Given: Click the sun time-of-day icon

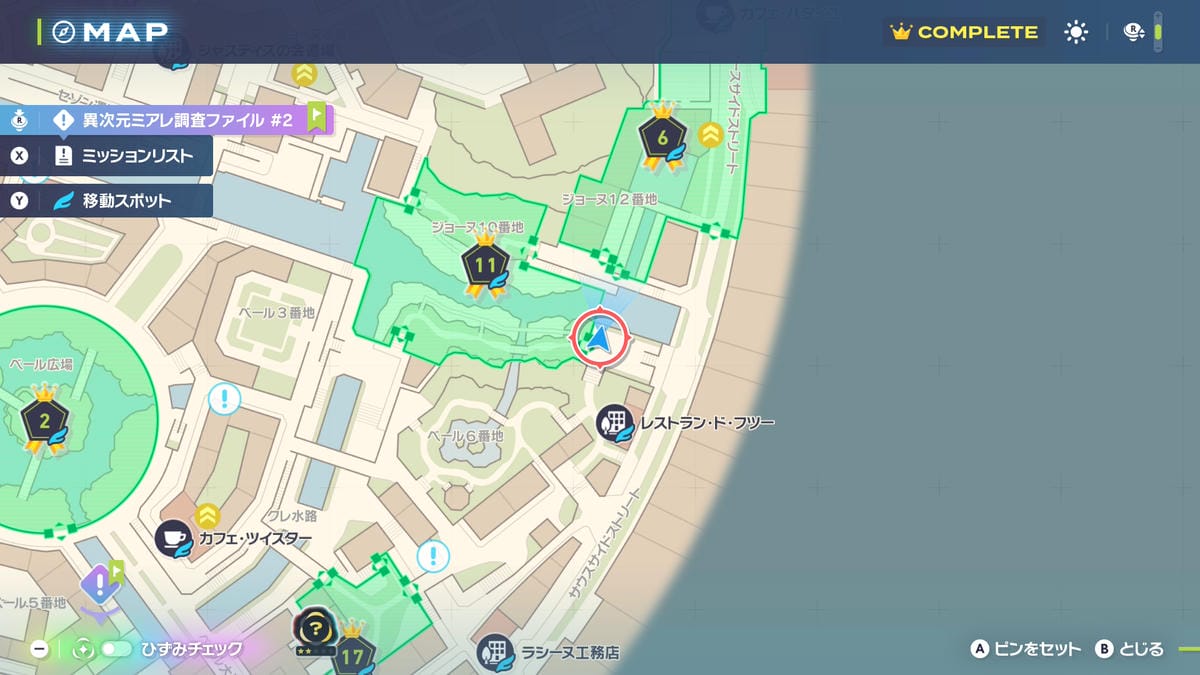Looking at the screenshot, I should coord(1076,32).
